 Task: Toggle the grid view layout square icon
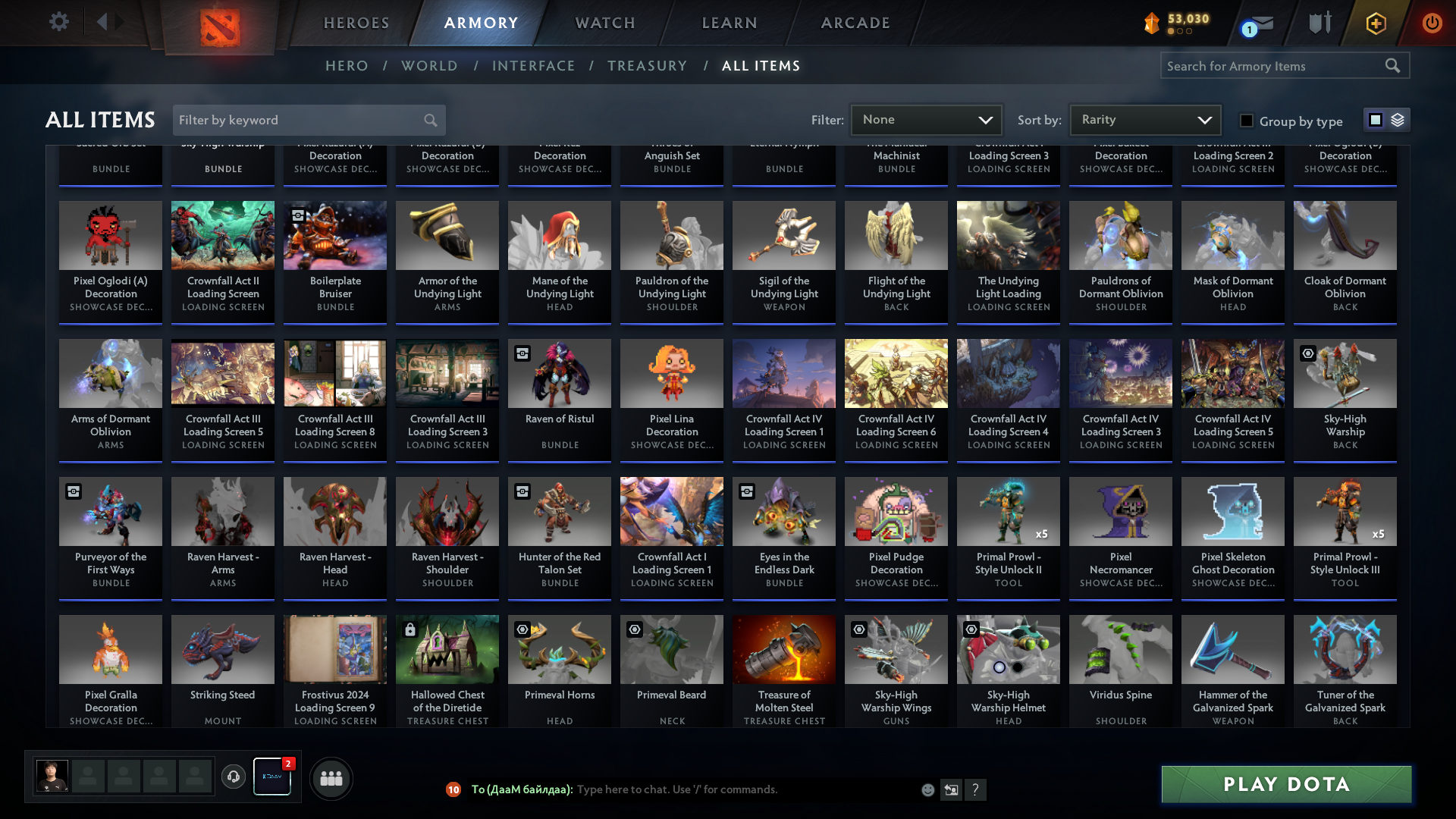coord(1375,120)
